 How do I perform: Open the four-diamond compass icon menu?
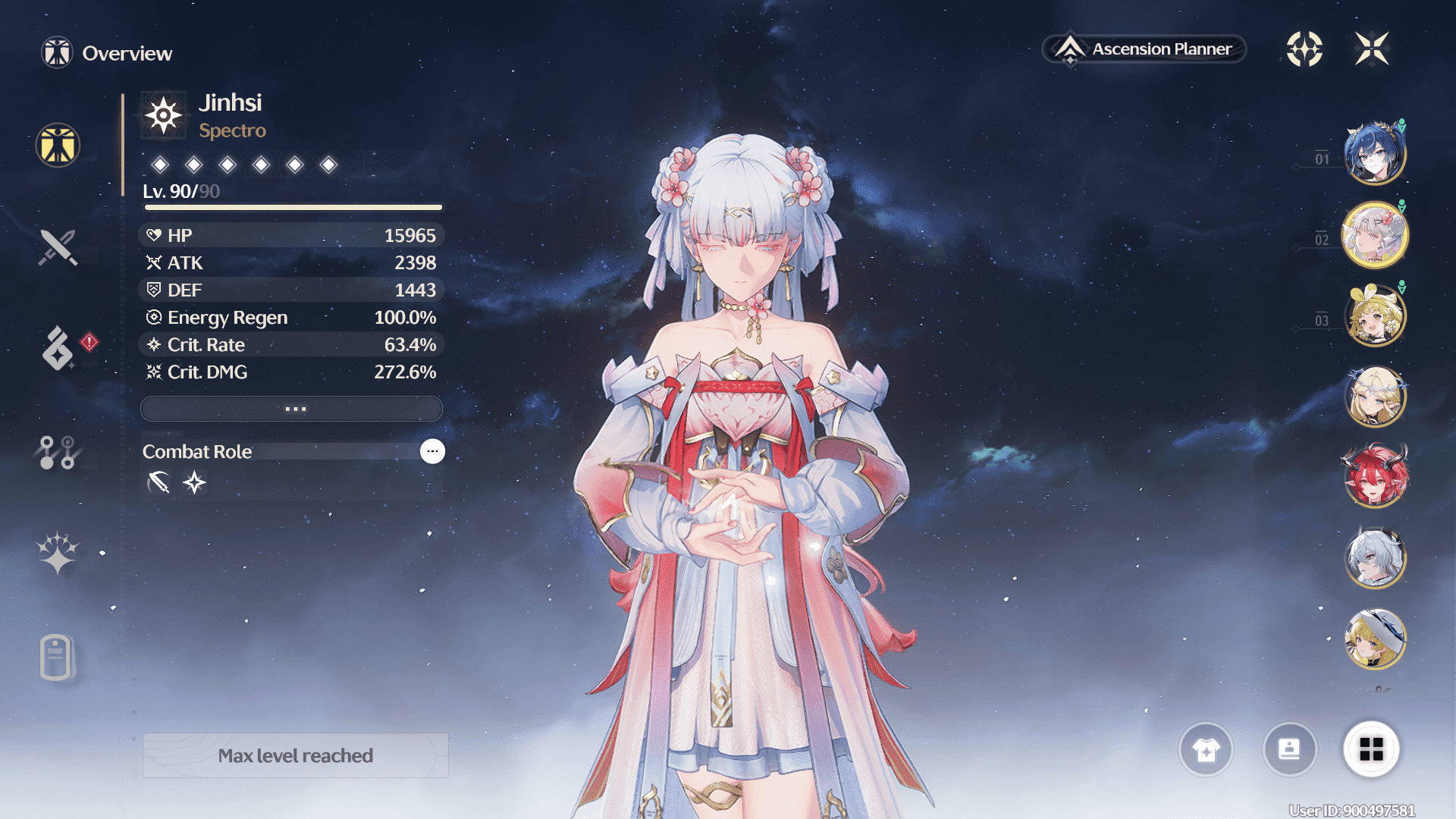pos(1304,49)
